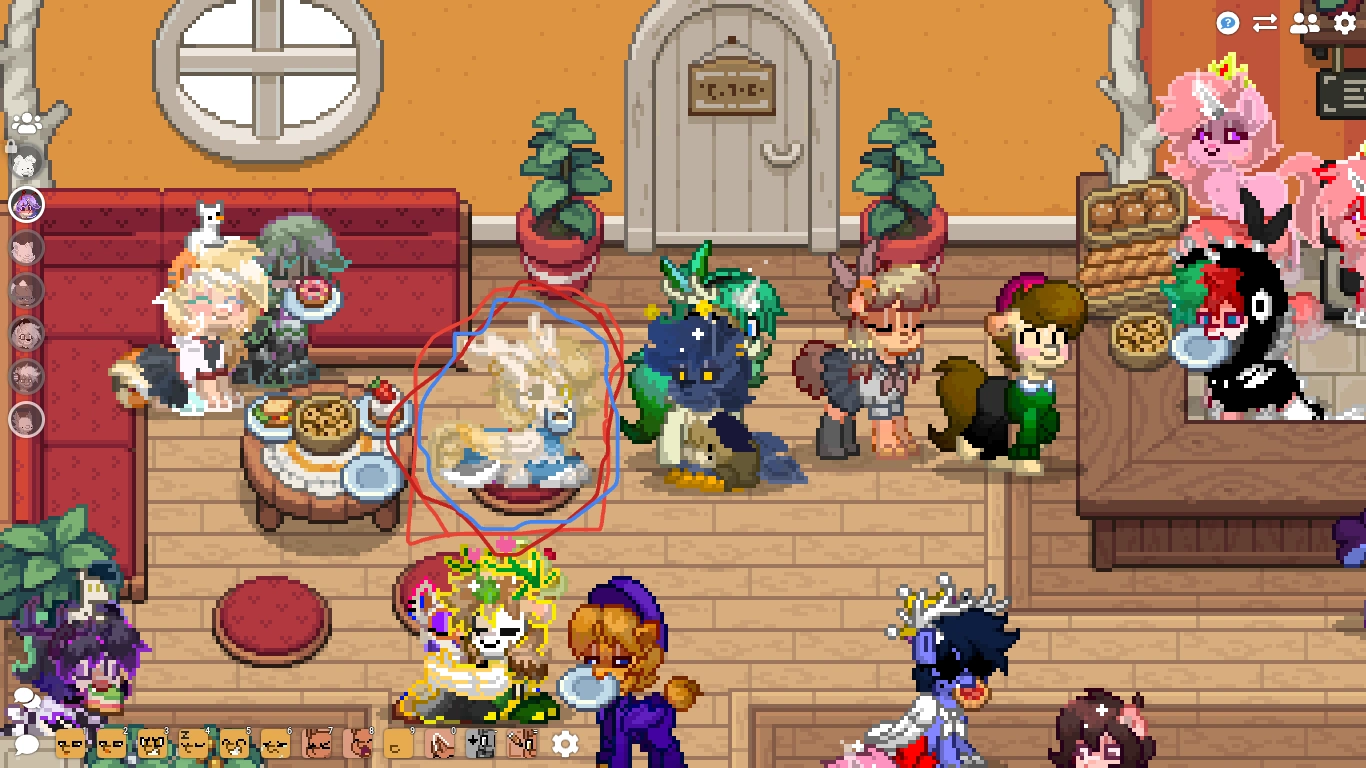Open the settings gear at top right
1366x768 pixels.
pos(1343,24)
